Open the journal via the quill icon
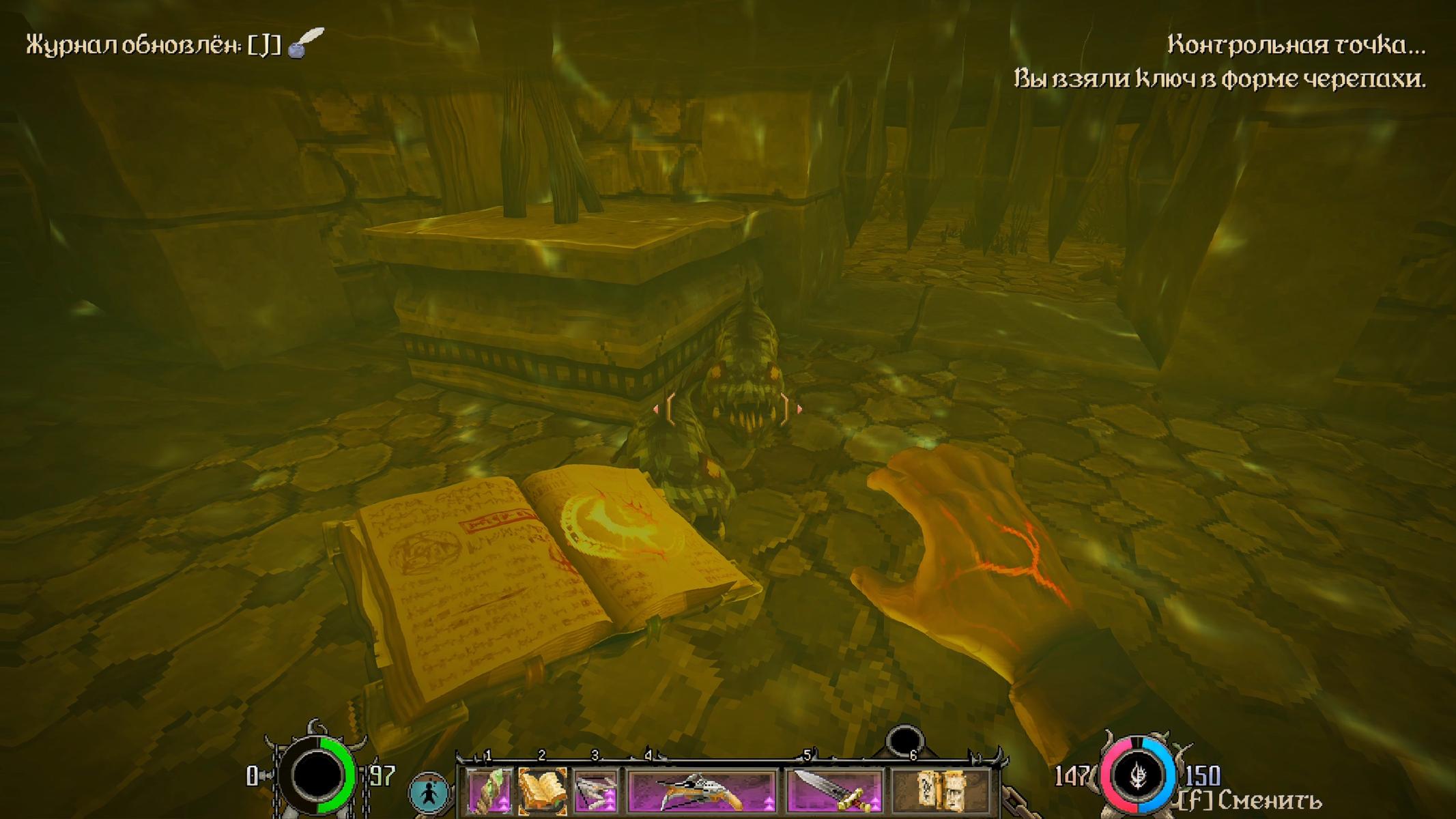This screenshot has width=1456, height=819. coord(305,44)
